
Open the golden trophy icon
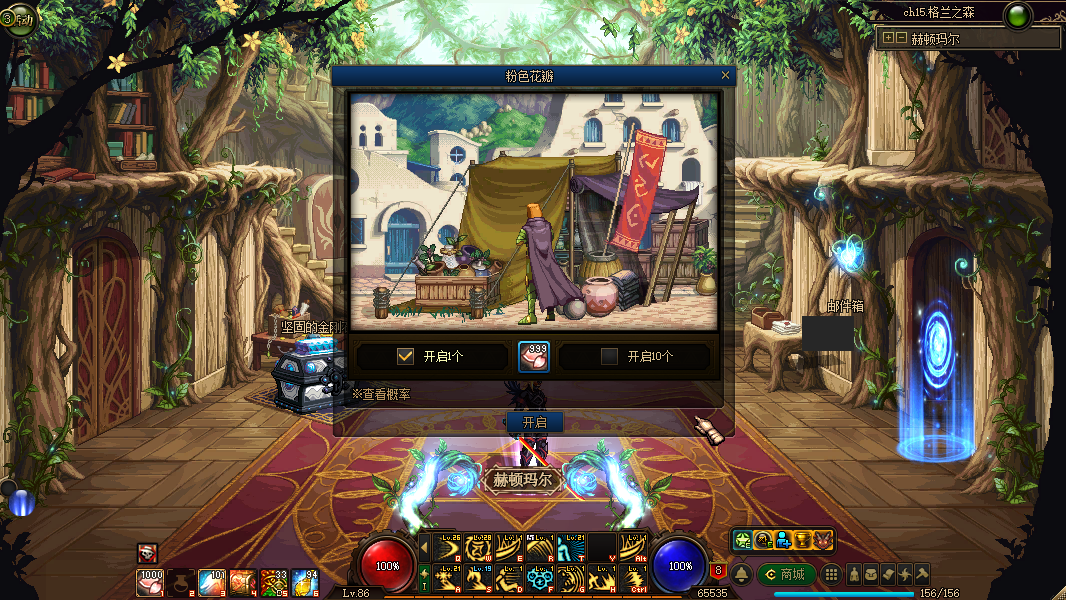[x=803, y=540]
